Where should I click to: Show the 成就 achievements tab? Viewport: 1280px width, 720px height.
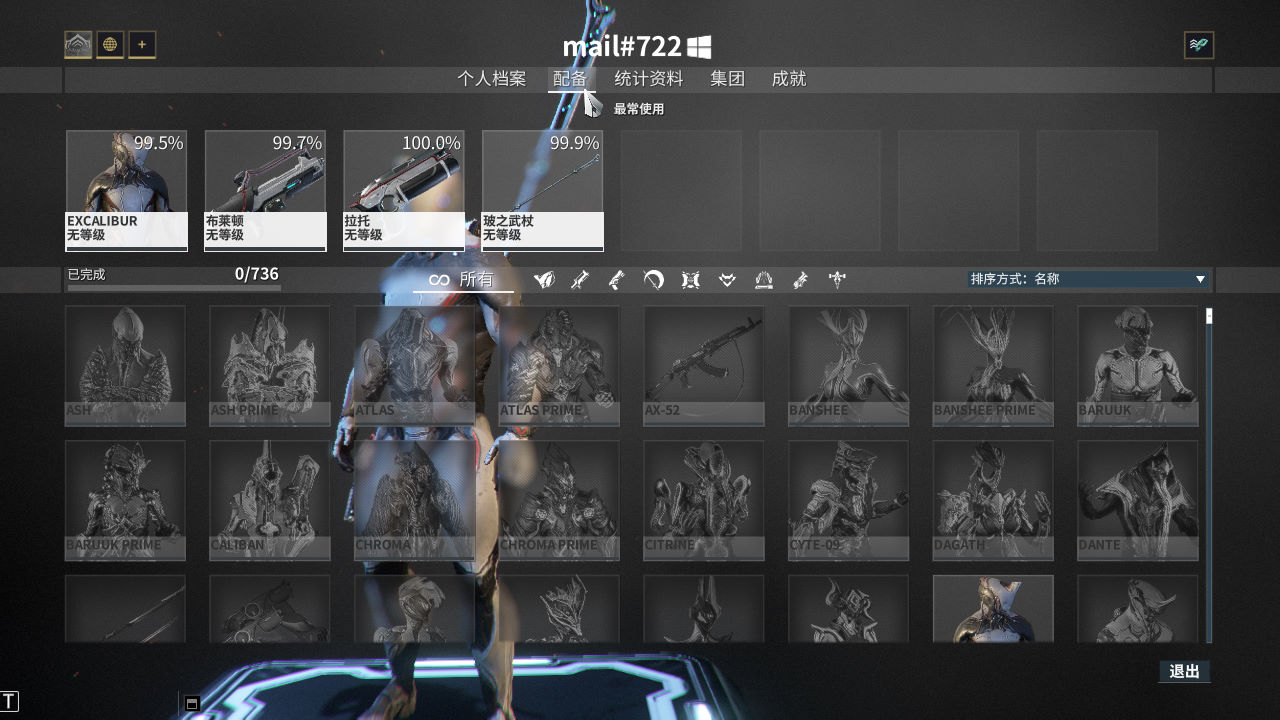coord(788,79)
